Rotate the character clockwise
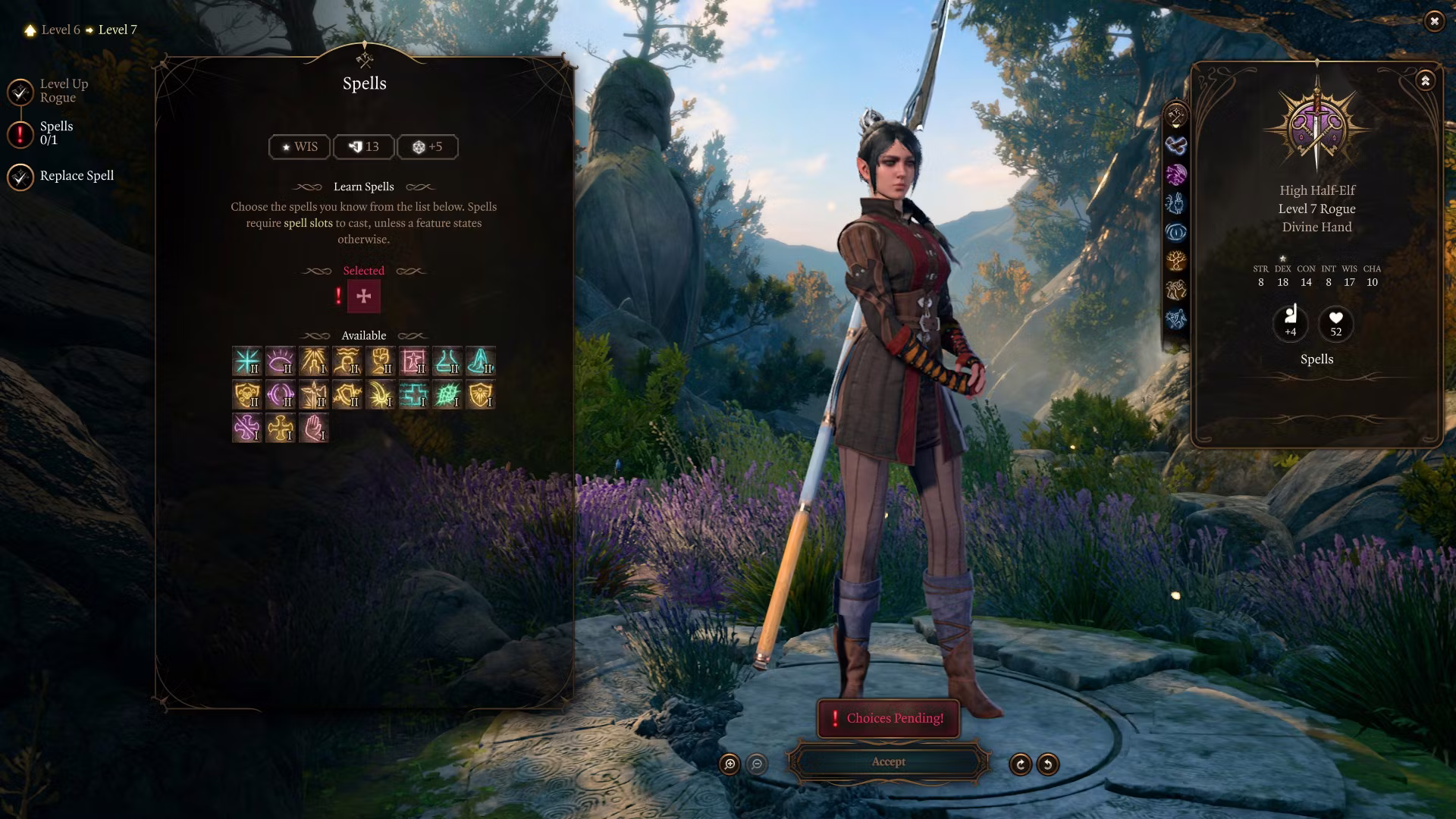Viewport: 1456px width, 819px height. (x=1020, y=764)
